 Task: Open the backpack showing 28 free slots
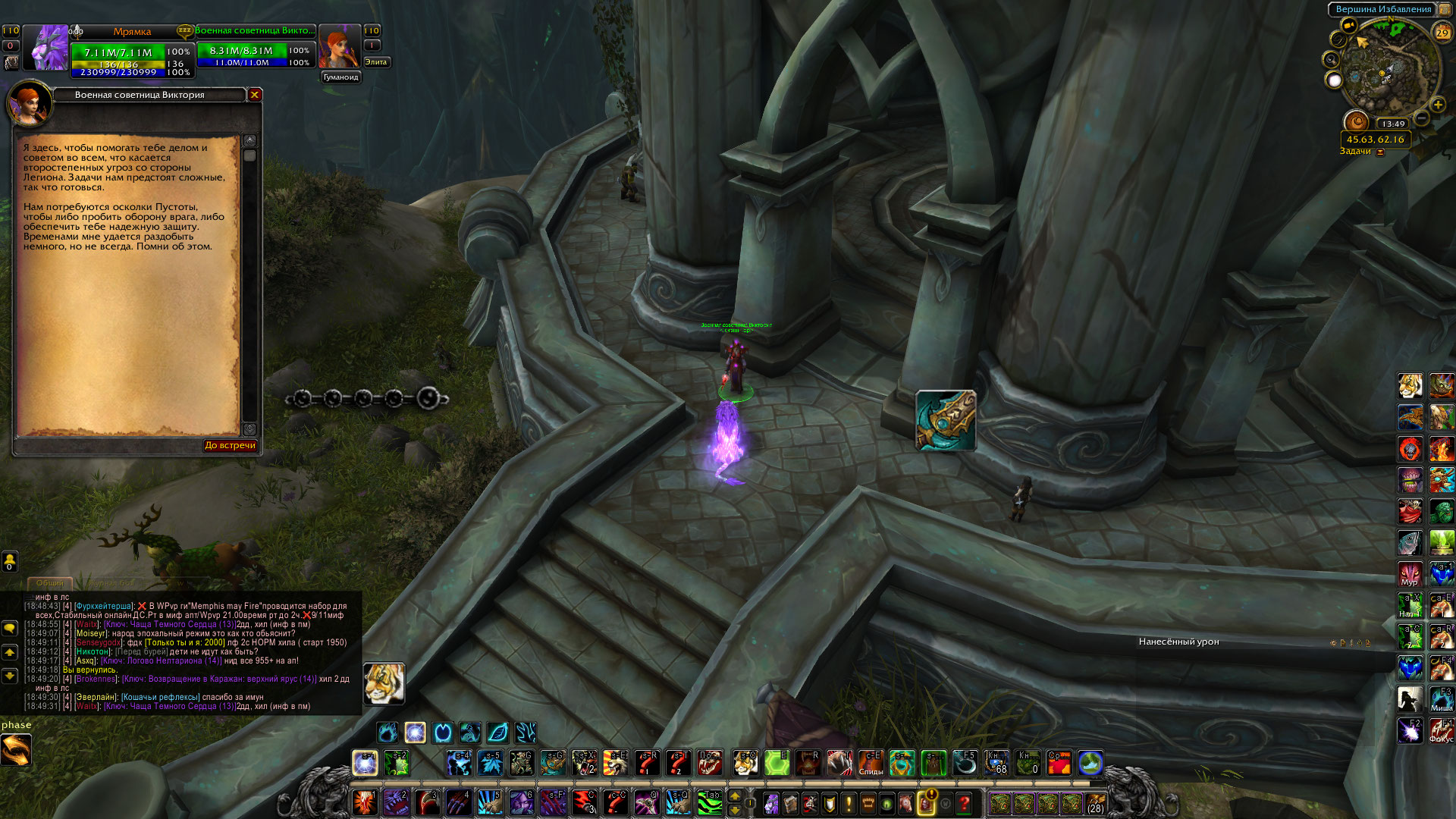pos(1095,802)
